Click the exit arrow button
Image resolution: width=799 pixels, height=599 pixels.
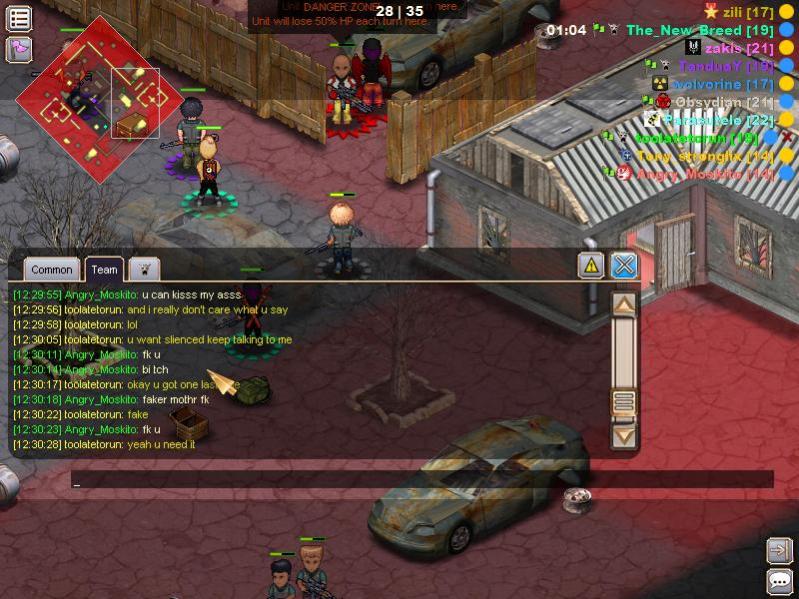coord(779,550)
